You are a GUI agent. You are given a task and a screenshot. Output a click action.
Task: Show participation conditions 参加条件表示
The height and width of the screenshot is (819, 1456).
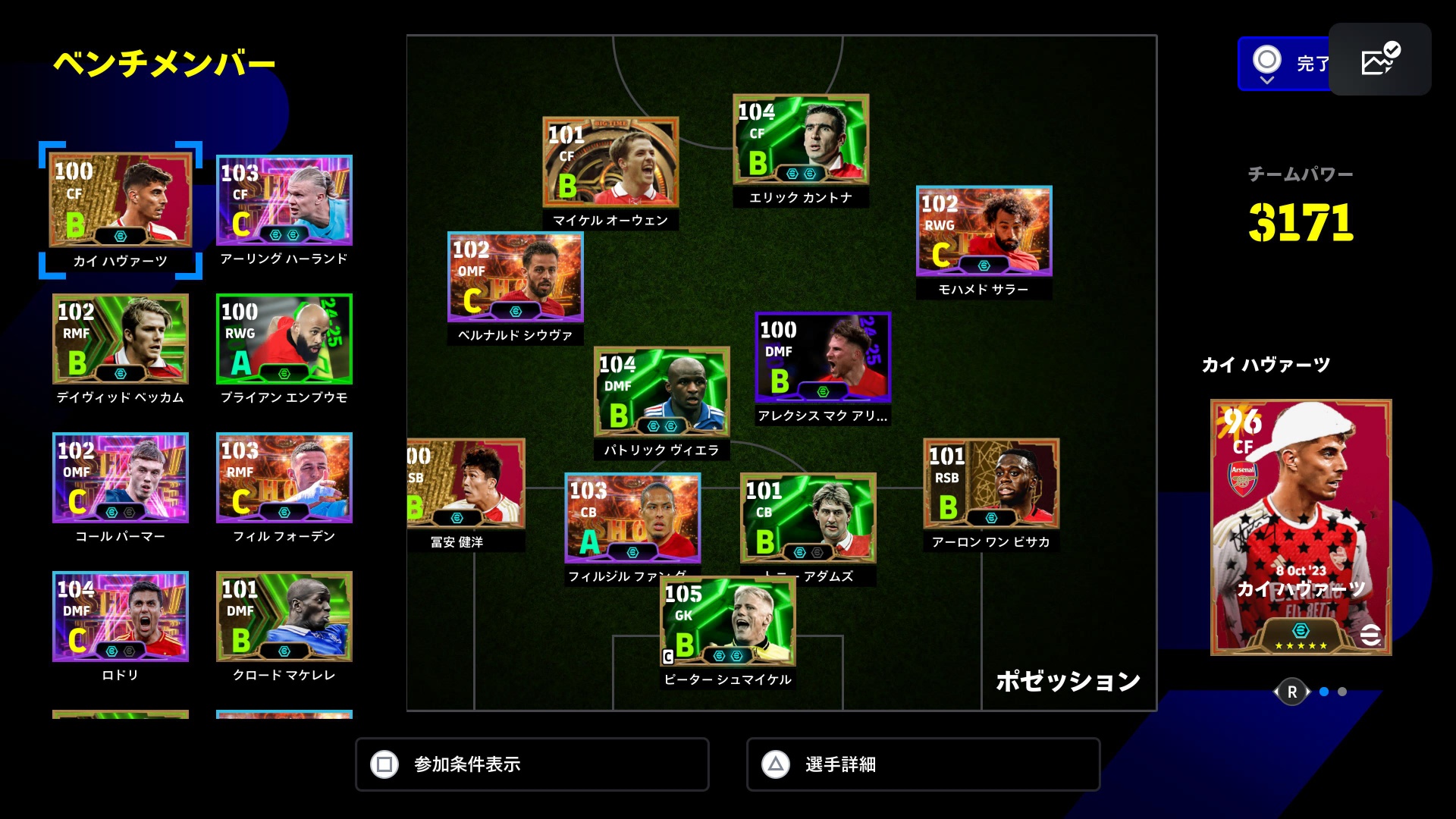[532, 764]
